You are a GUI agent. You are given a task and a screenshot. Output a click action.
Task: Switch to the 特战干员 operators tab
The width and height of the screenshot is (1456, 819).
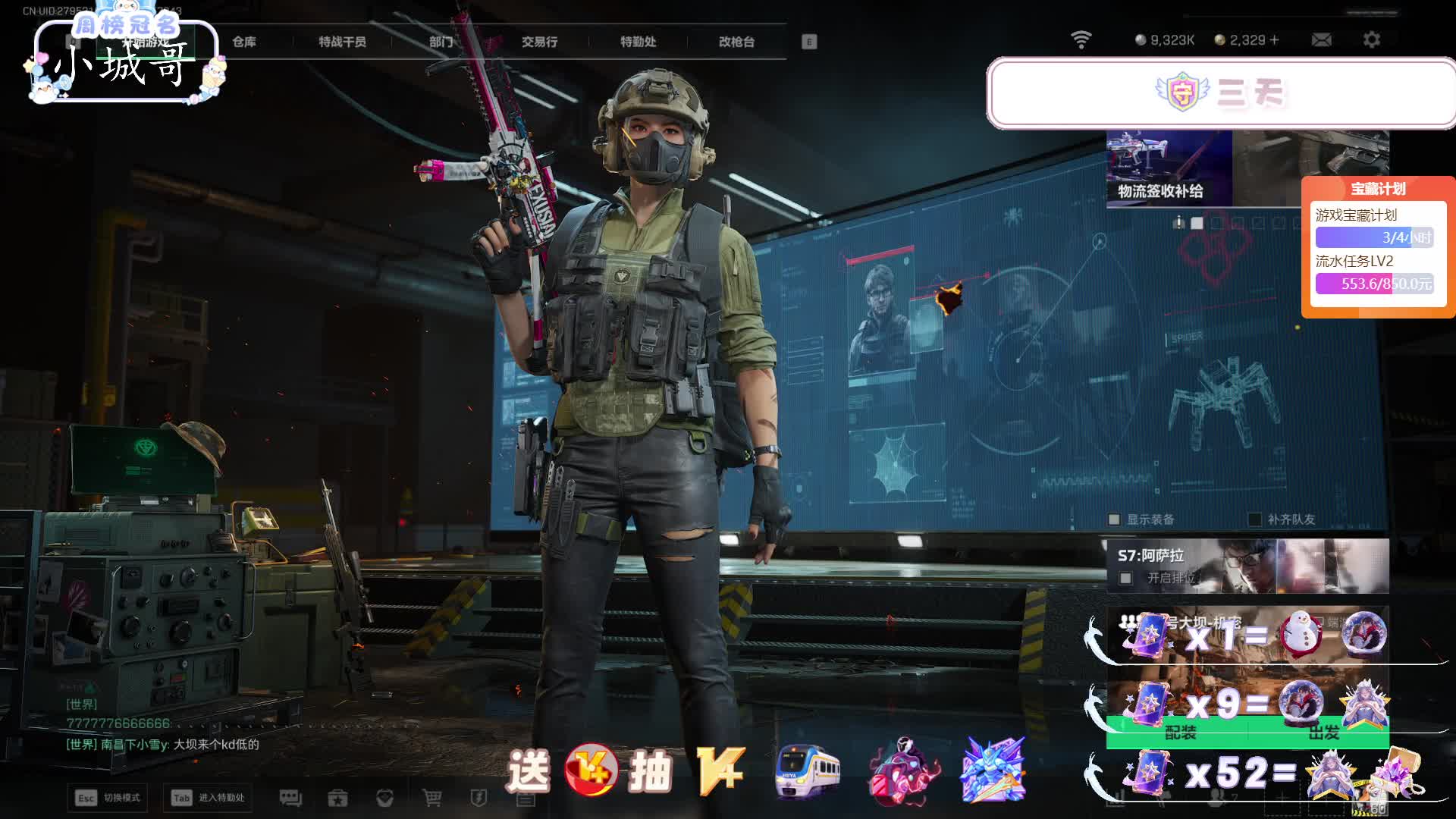(342, 42)
